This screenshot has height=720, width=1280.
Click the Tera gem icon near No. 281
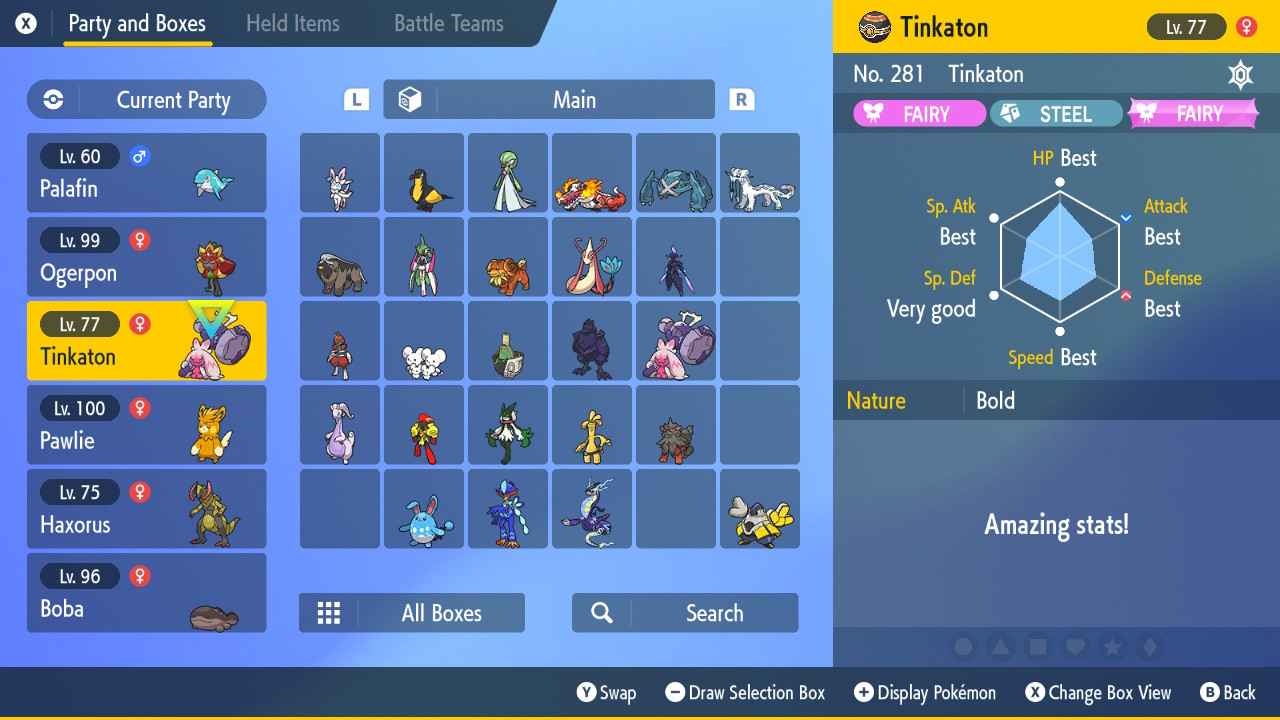coord(1240,74)
